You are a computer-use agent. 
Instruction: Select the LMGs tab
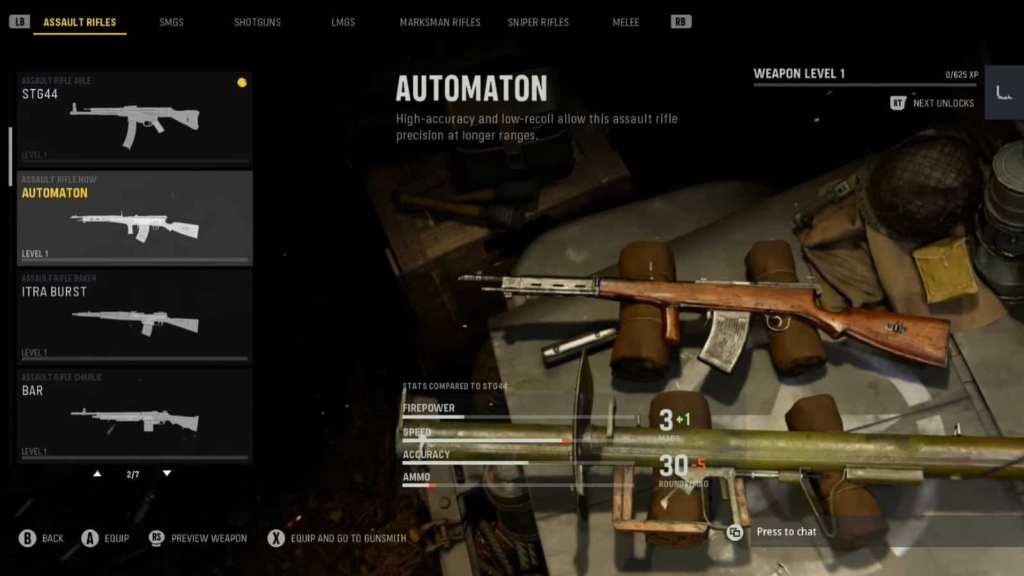[343, 22]
